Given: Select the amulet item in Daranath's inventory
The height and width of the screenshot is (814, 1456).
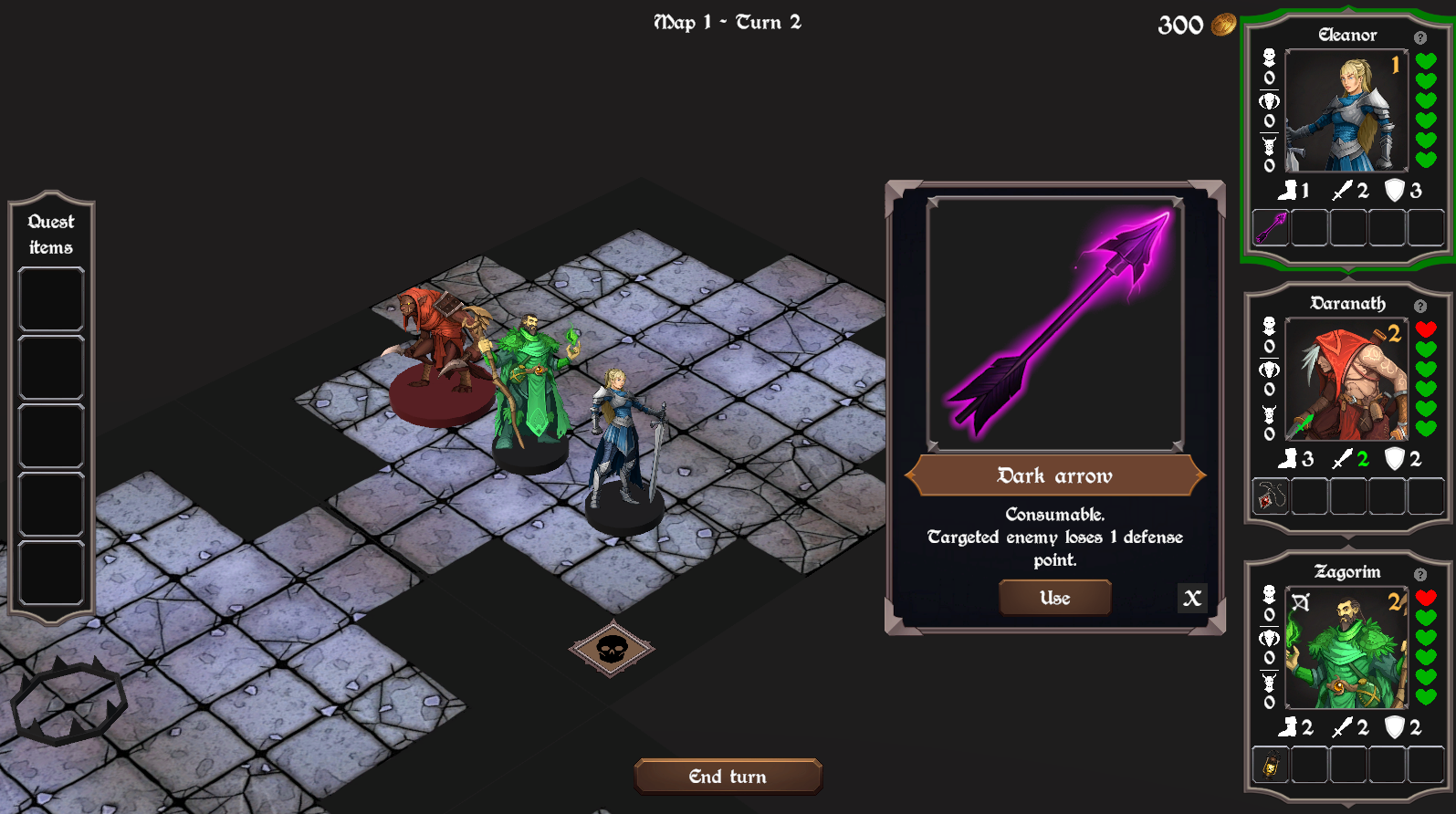Looking at the screenshot, I should coord(1270,496).
